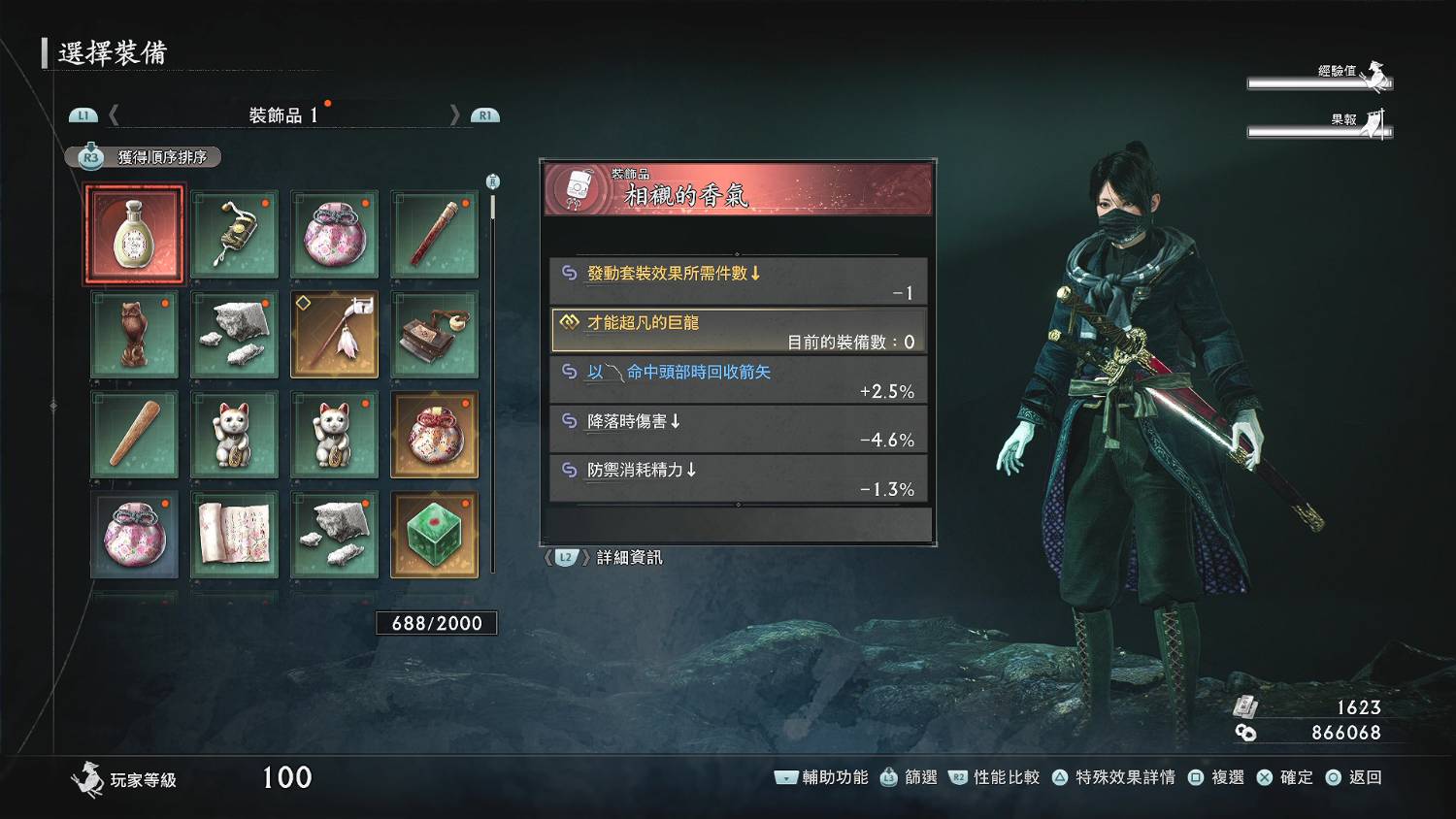
Task: Go to the previous equipment category
Action: coord(114,115)
